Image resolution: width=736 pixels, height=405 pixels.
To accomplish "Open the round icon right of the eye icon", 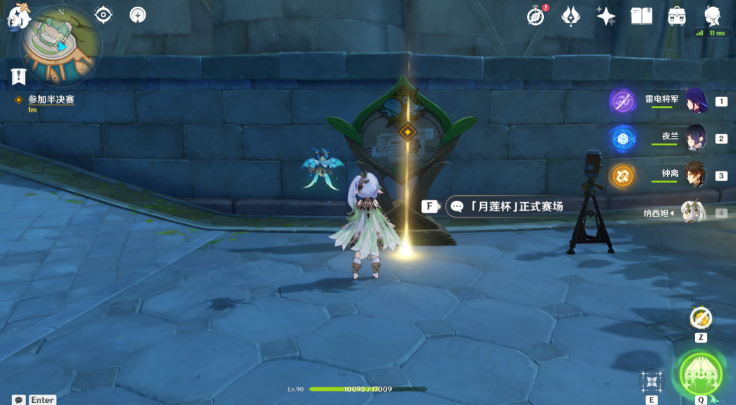I will click(137, 14).
